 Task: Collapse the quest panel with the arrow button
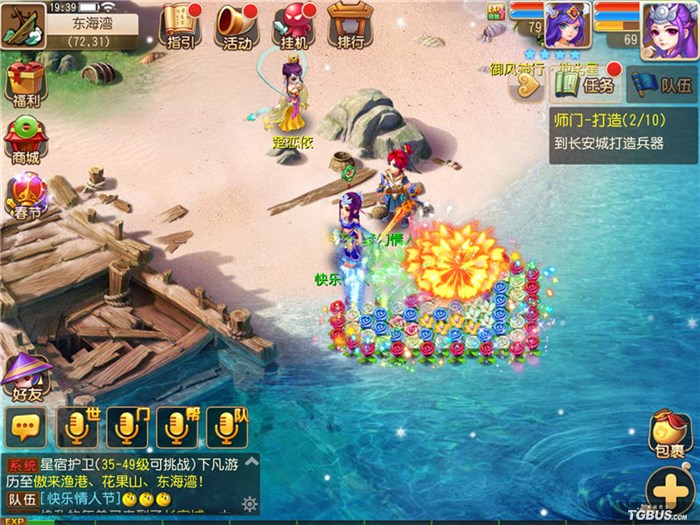coord(526,87)
